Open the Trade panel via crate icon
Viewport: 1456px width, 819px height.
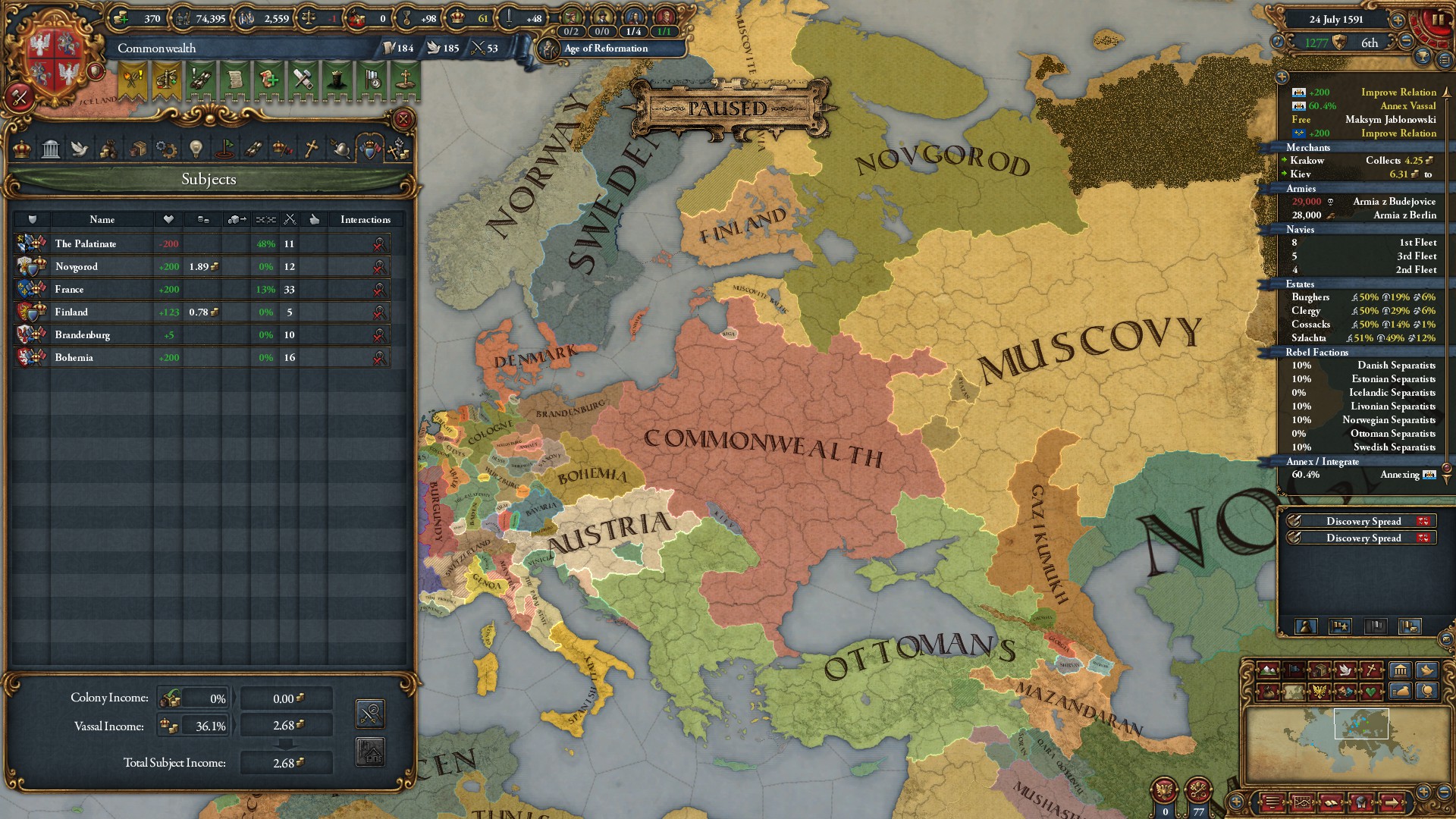(139, 149)
